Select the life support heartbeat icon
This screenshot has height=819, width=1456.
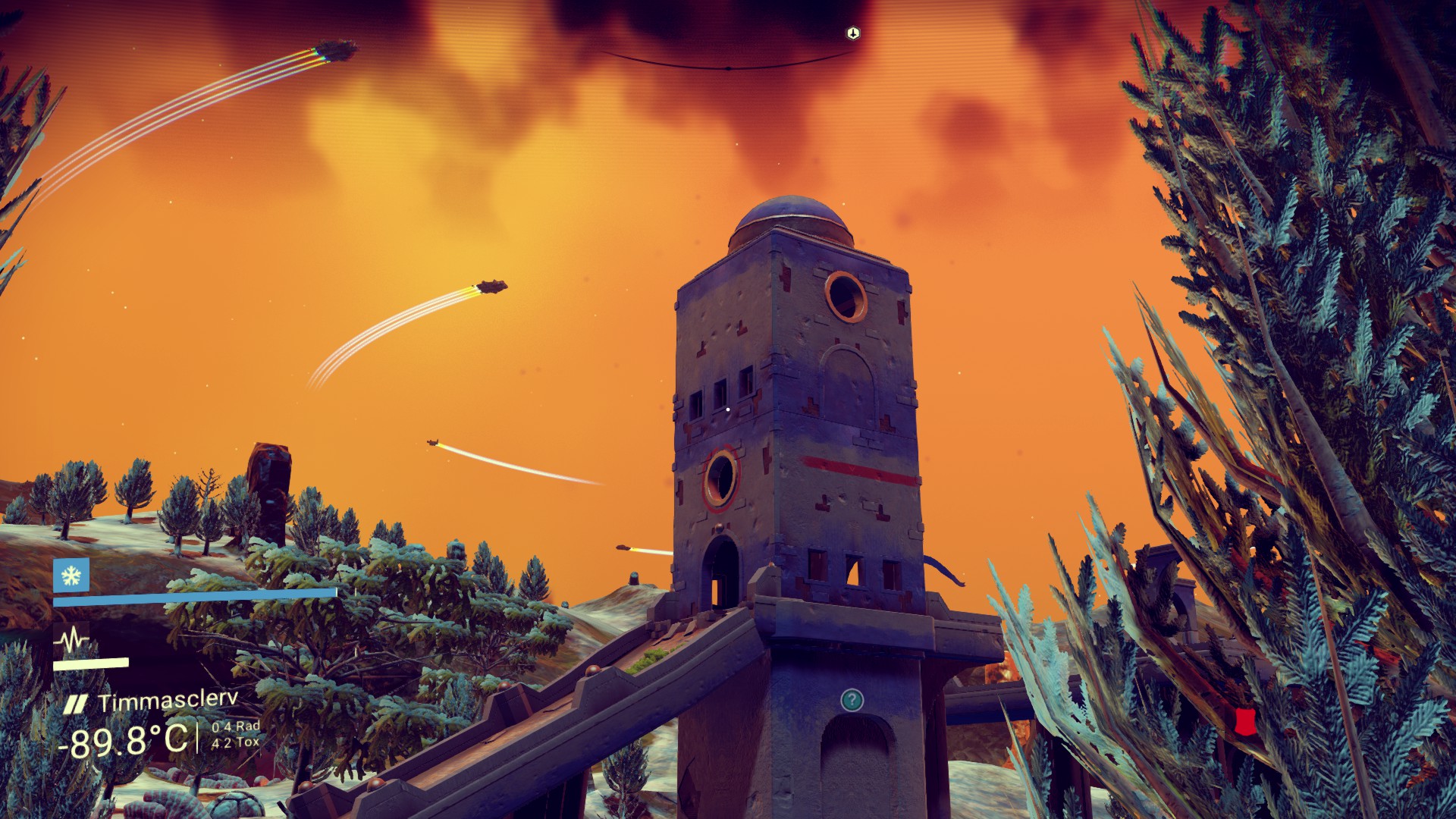click(x=71, y=641)
